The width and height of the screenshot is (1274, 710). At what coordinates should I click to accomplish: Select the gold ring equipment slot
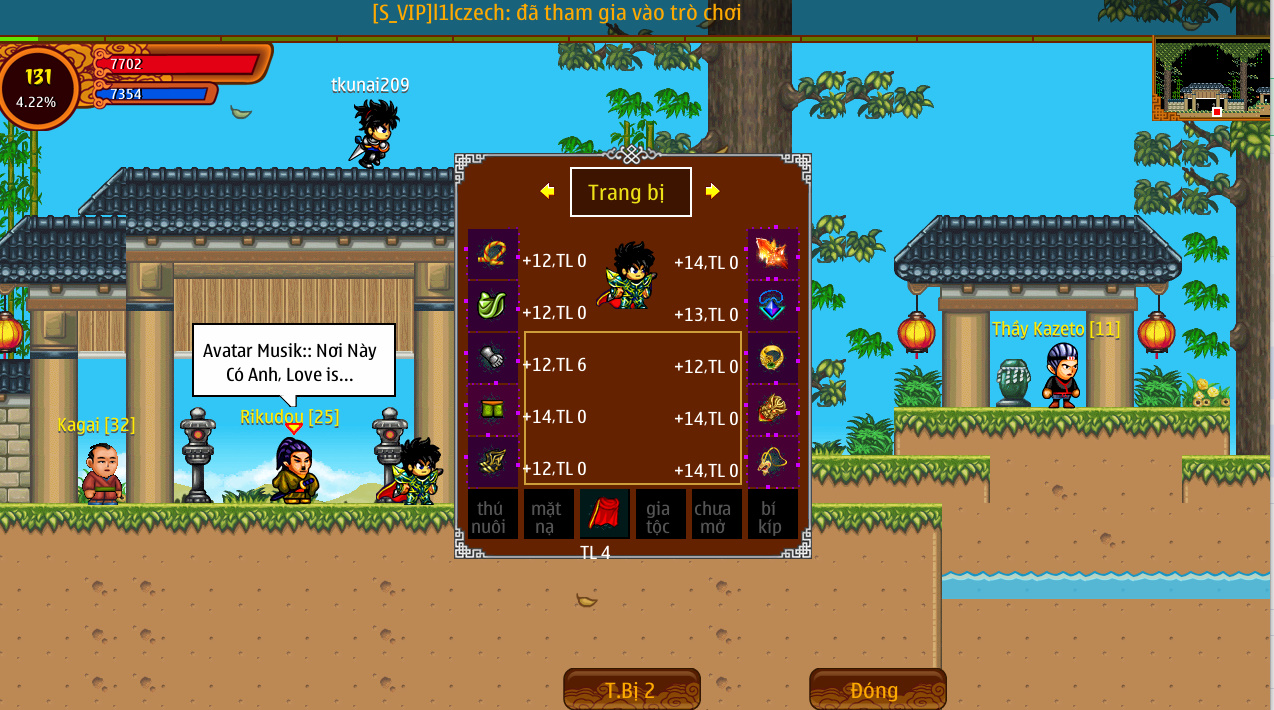click(773, 358)
